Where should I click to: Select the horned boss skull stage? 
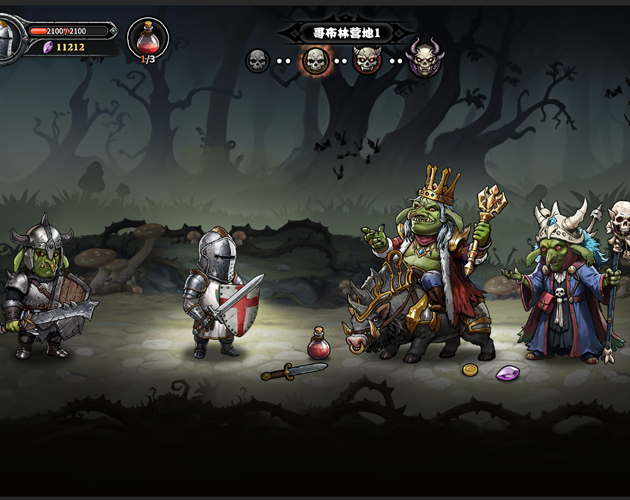click(x=425, y=59)
